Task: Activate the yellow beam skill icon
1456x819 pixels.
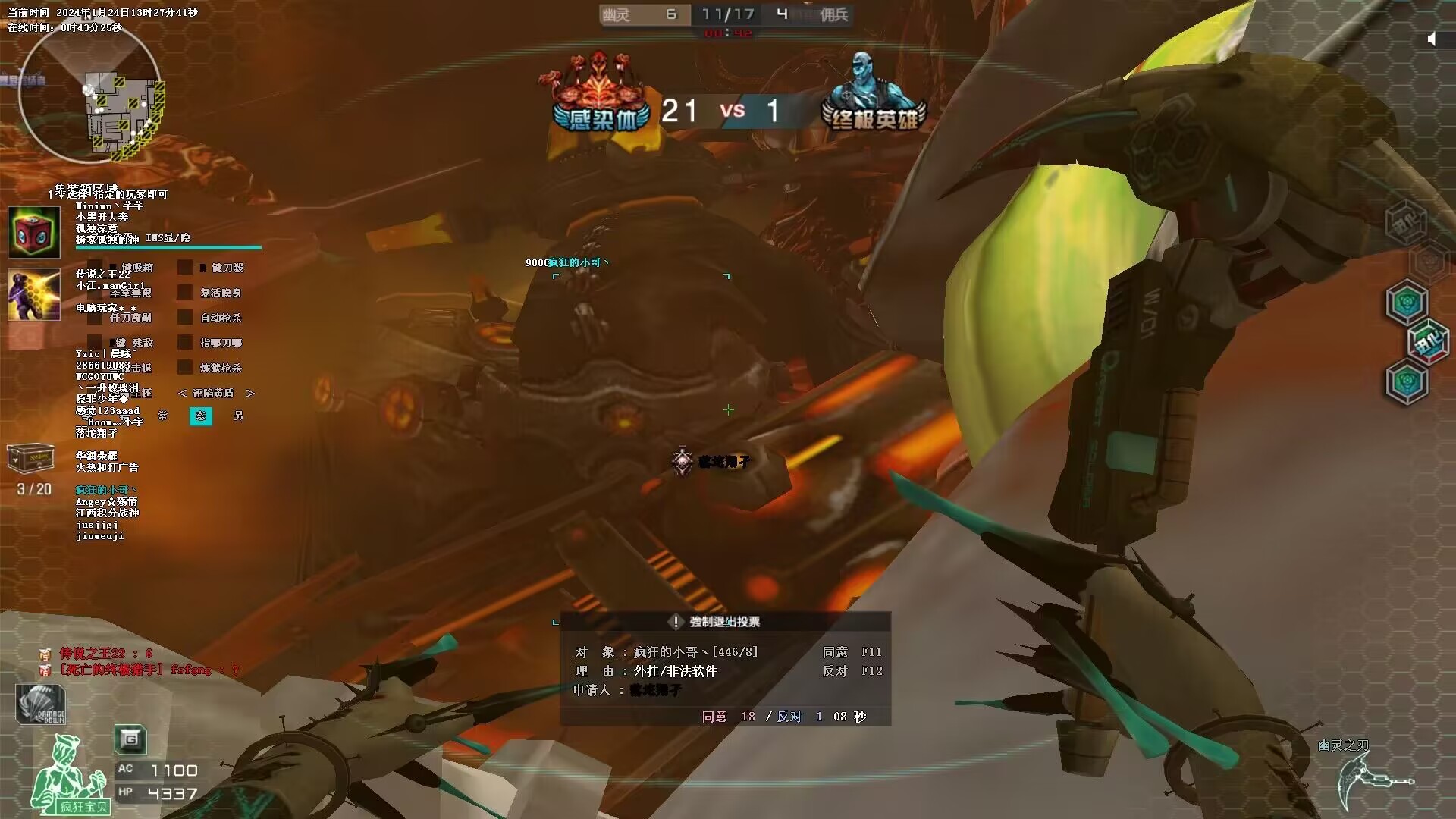Action: tap(34, 294)
